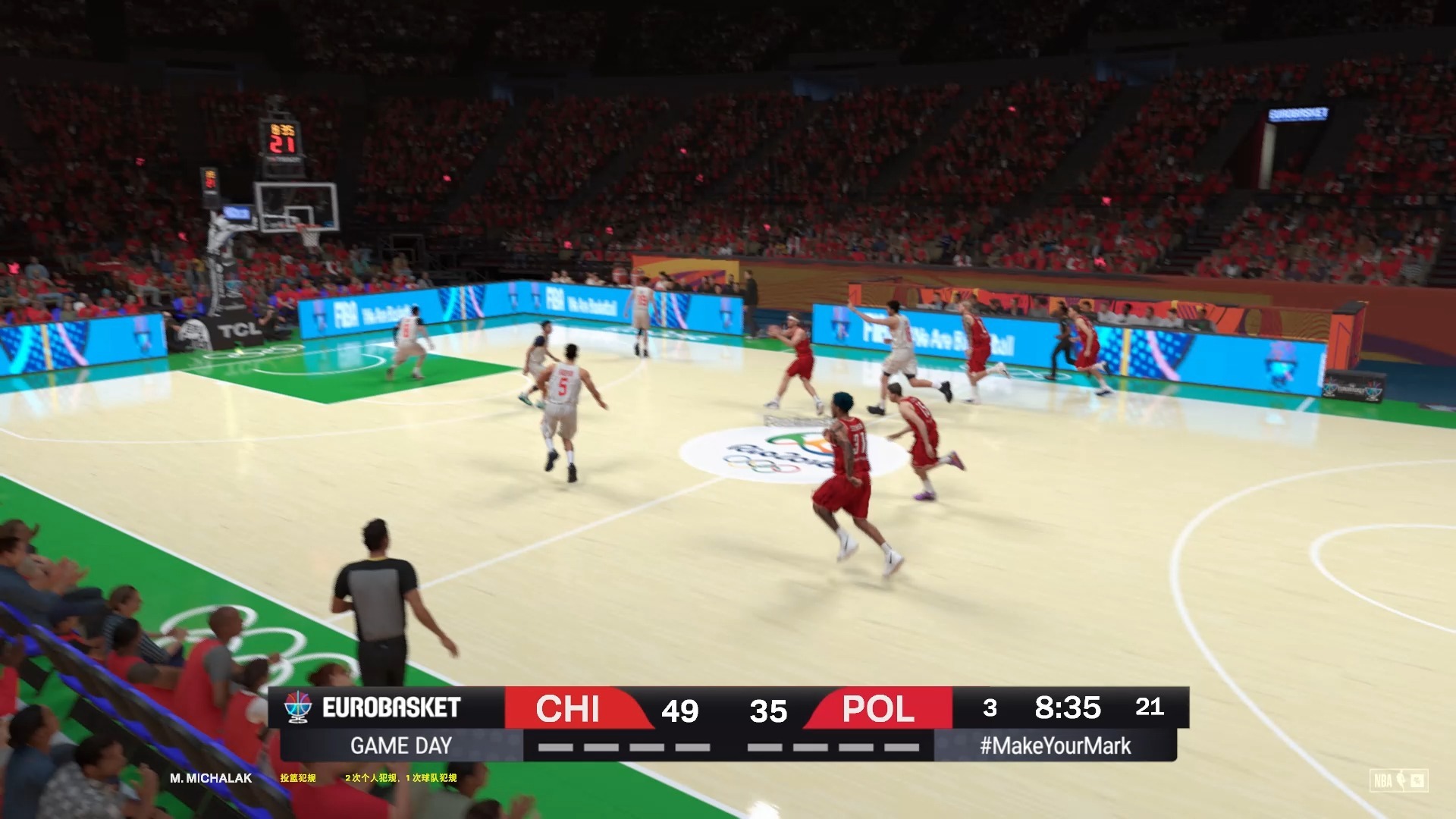Expand the GAME DAY information strip
Screen dimensions: 1456x819
pyautogui.click(x=400, y=745)
